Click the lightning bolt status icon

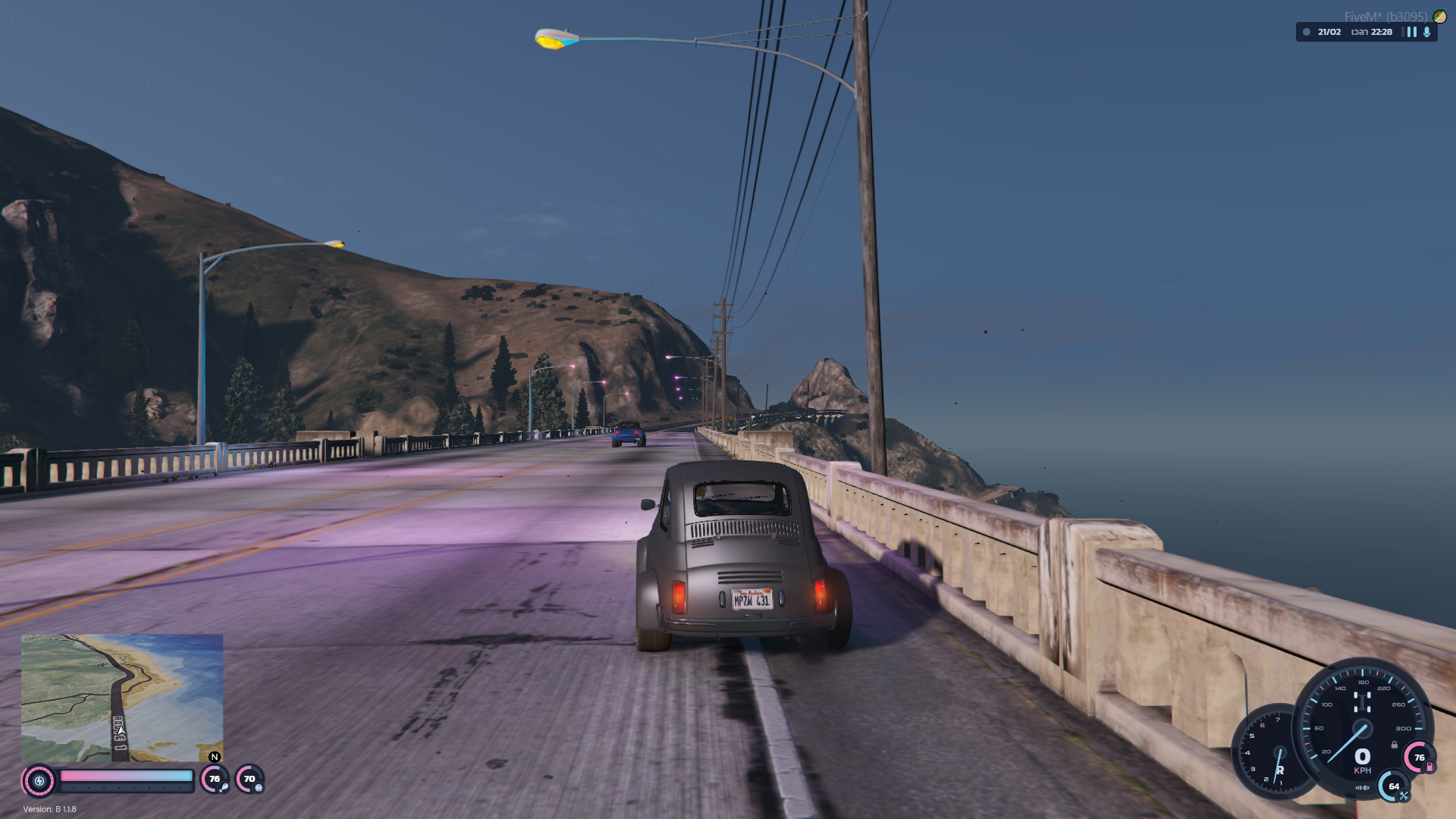39,780
